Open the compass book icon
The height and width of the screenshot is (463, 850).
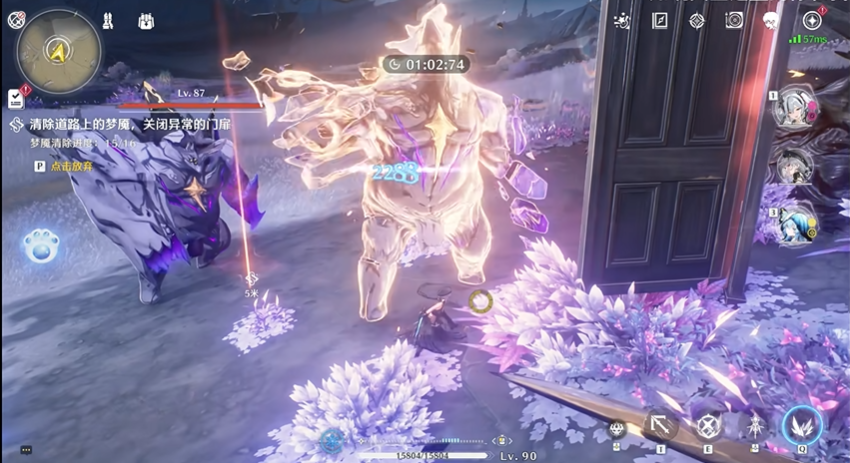[660, 21]
